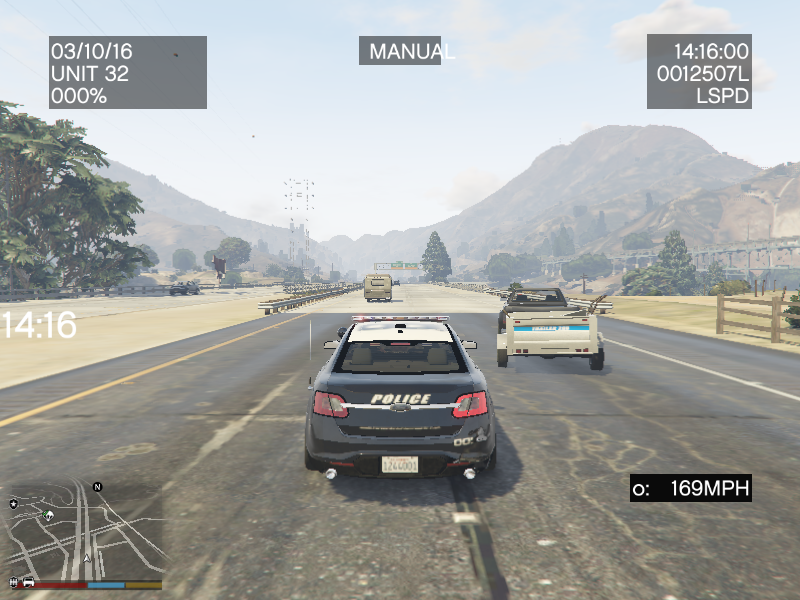Toggle the MANUAL dashcam mode label
800x600 pixels.
click(400, 51)
